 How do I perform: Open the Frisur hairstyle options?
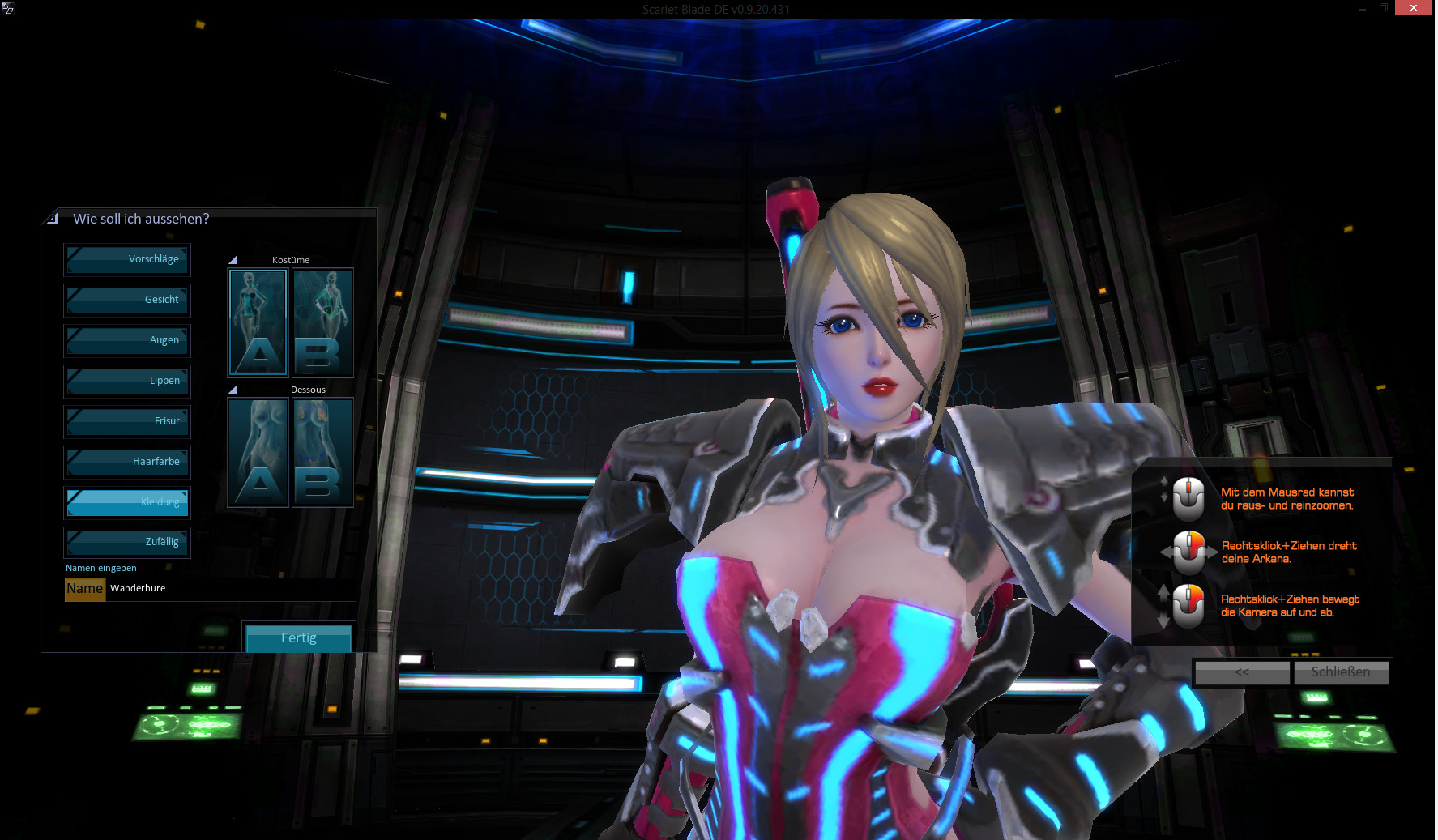(127, 422)
